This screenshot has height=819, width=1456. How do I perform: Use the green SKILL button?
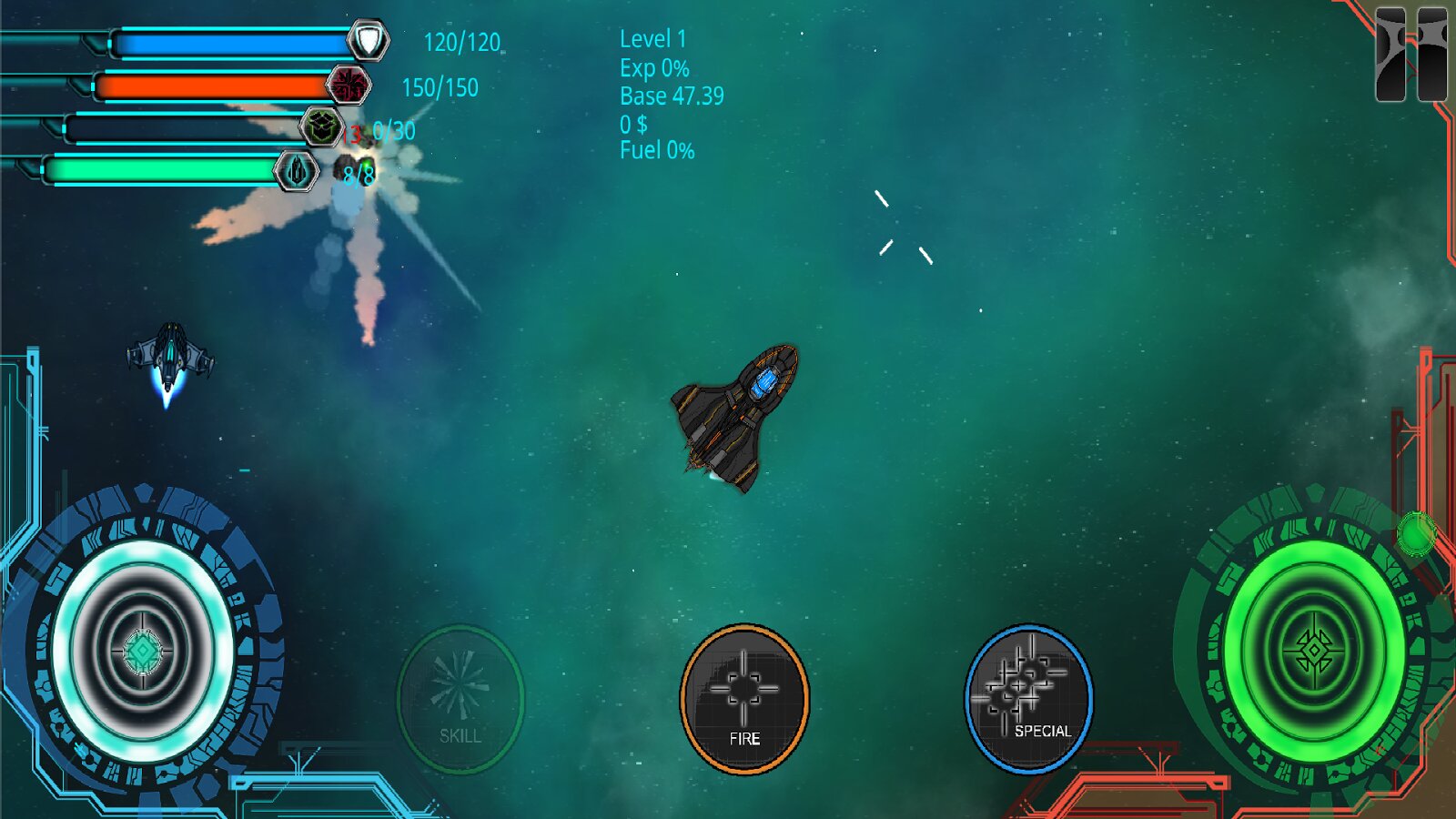[460, 699]
